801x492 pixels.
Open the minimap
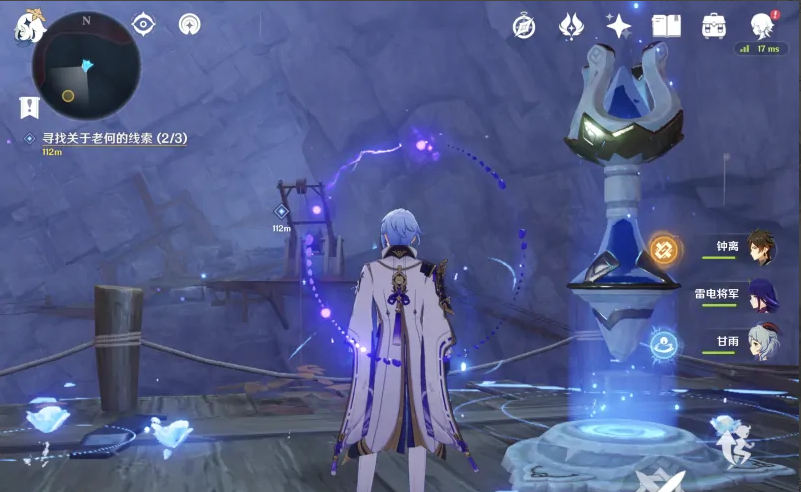tap(85, 65)
